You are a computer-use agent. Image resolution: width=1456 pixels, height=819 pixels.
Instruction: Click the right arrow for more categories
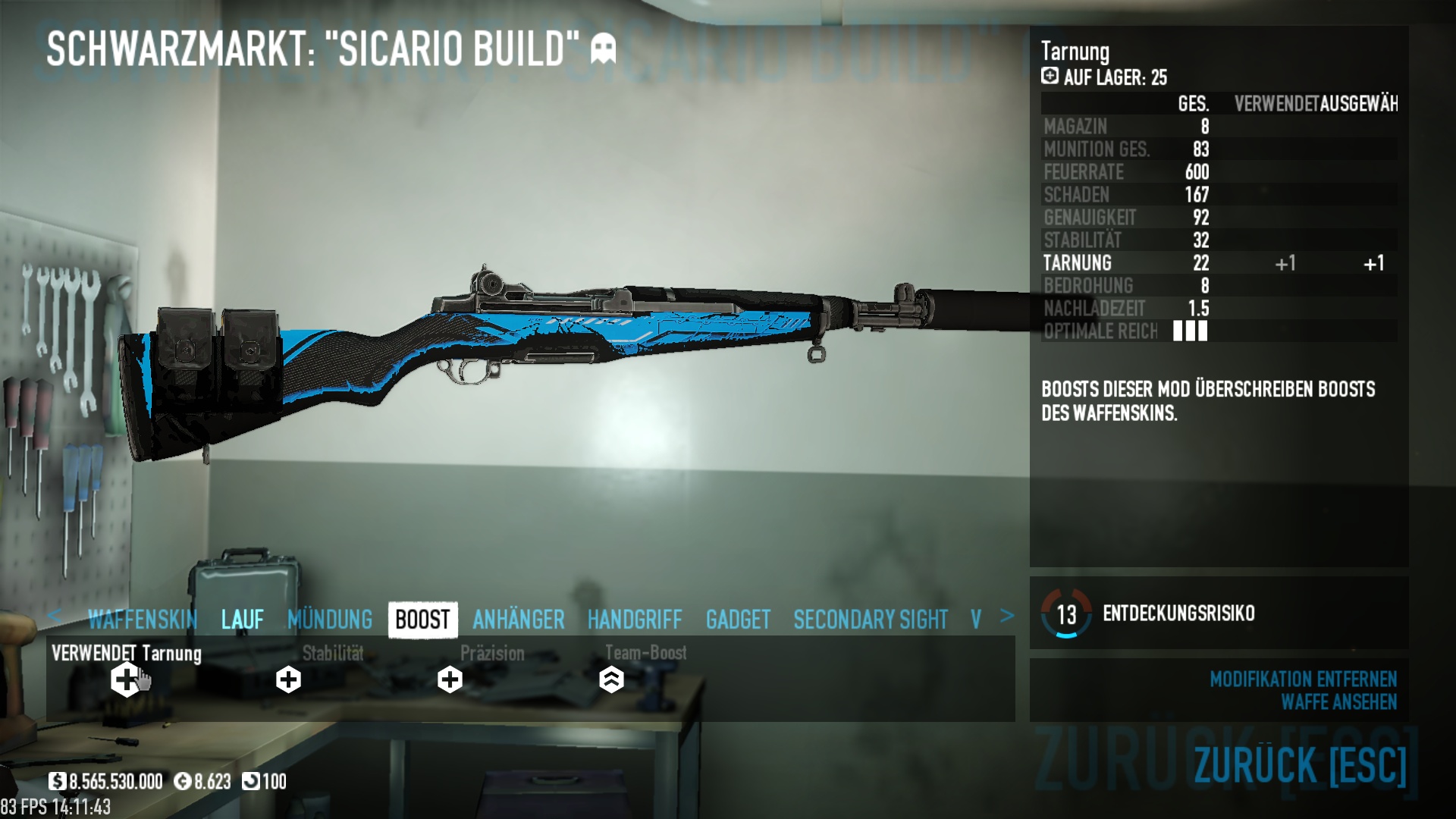[x=1006, y=616]
